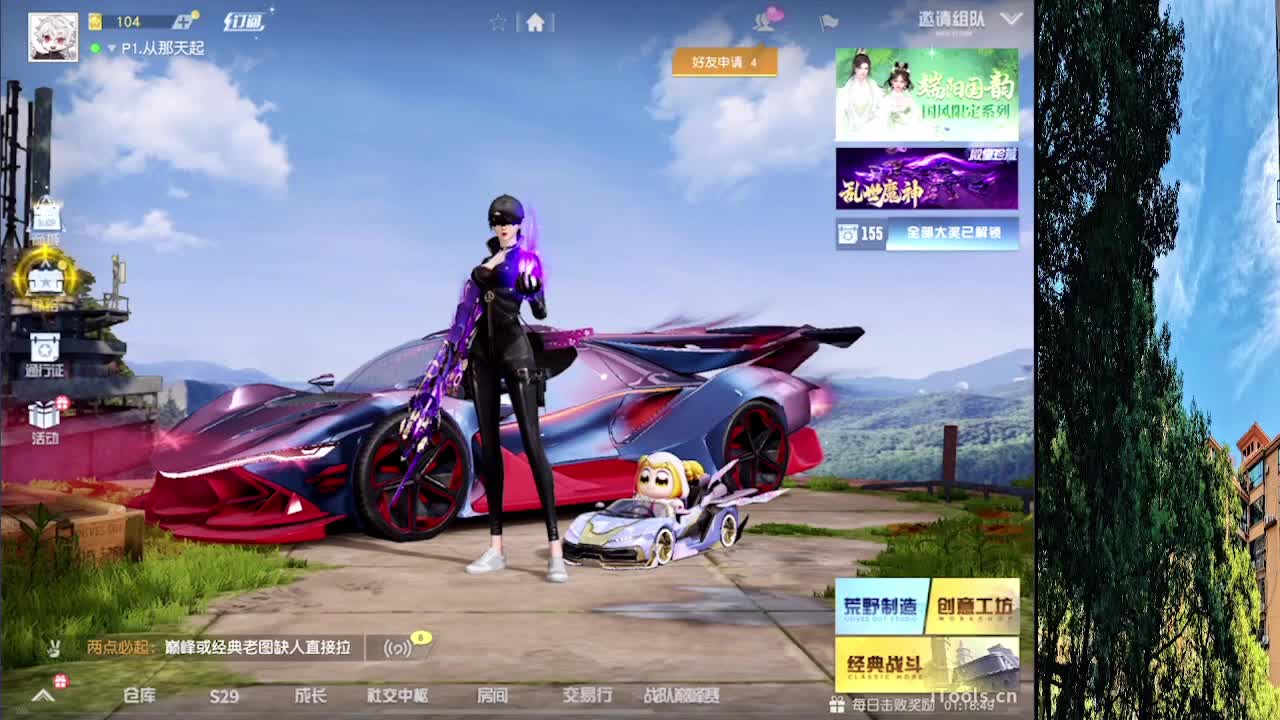
Task: Click the 好友申请 friend request notification
Action: click(723, 62)
